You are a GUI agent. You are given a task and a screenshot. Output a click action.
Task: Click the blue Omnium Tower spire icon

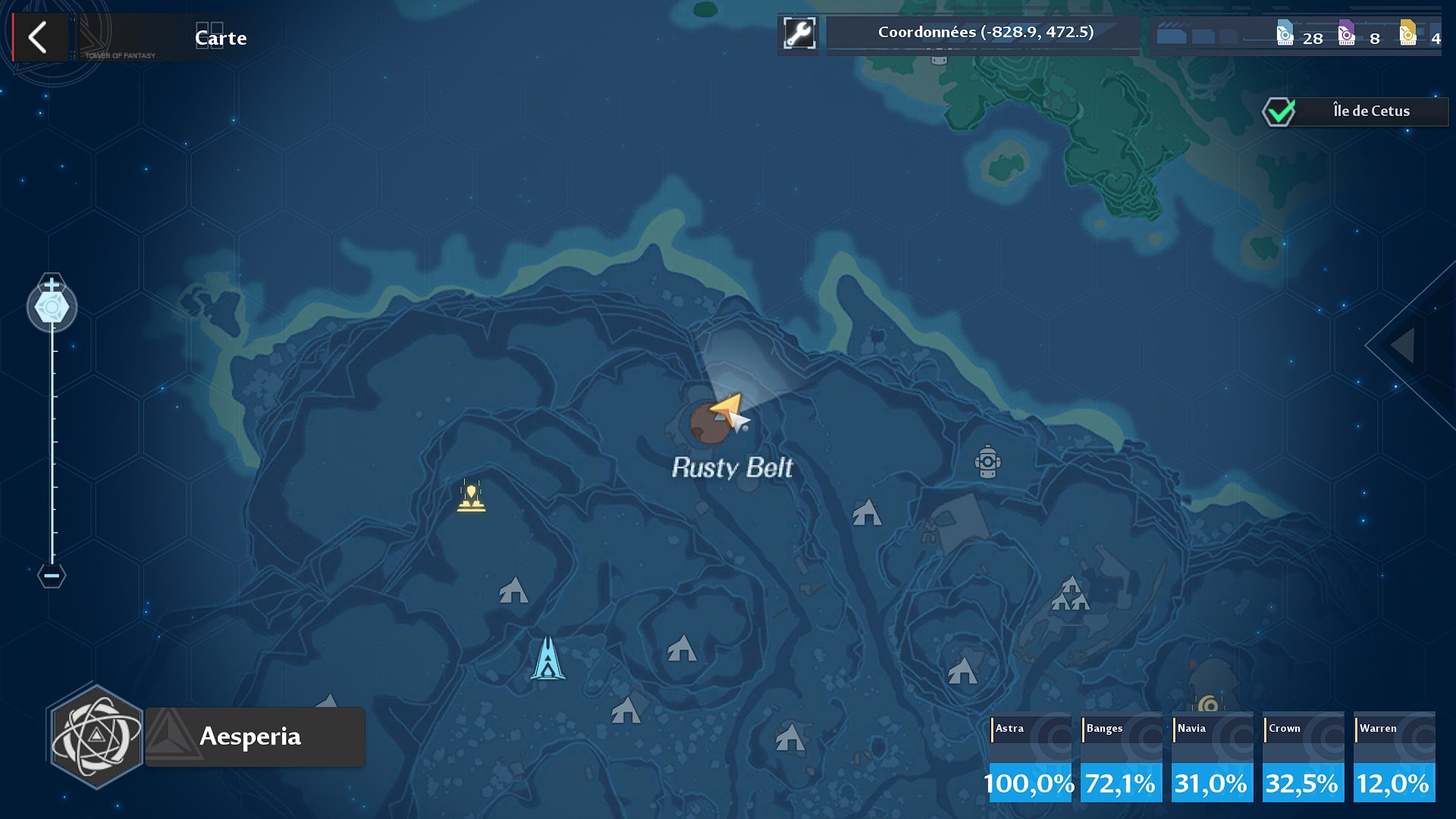point(548,656)
